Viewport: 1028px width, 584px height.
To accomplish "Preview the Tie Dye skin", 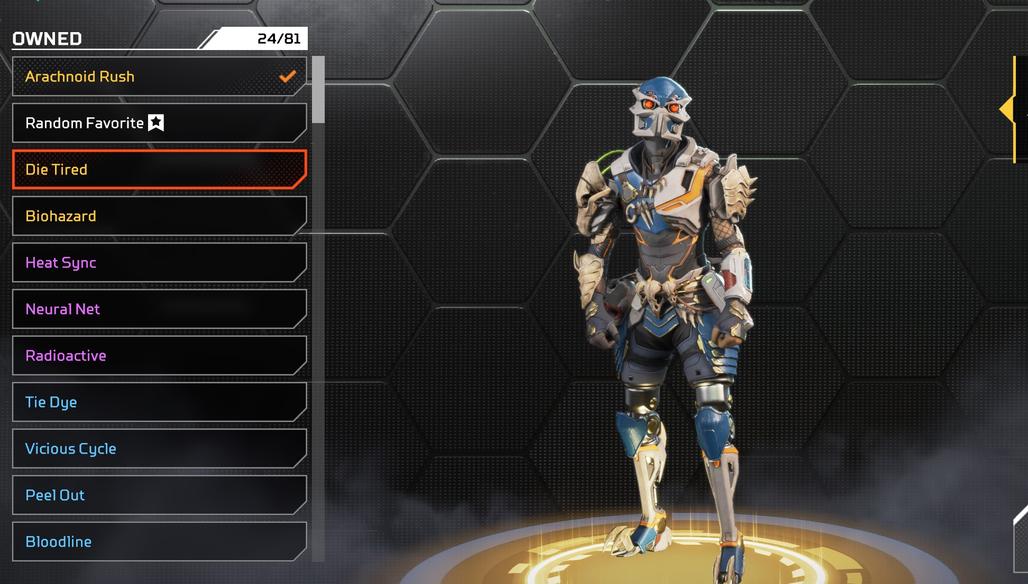I will (158, 402).
